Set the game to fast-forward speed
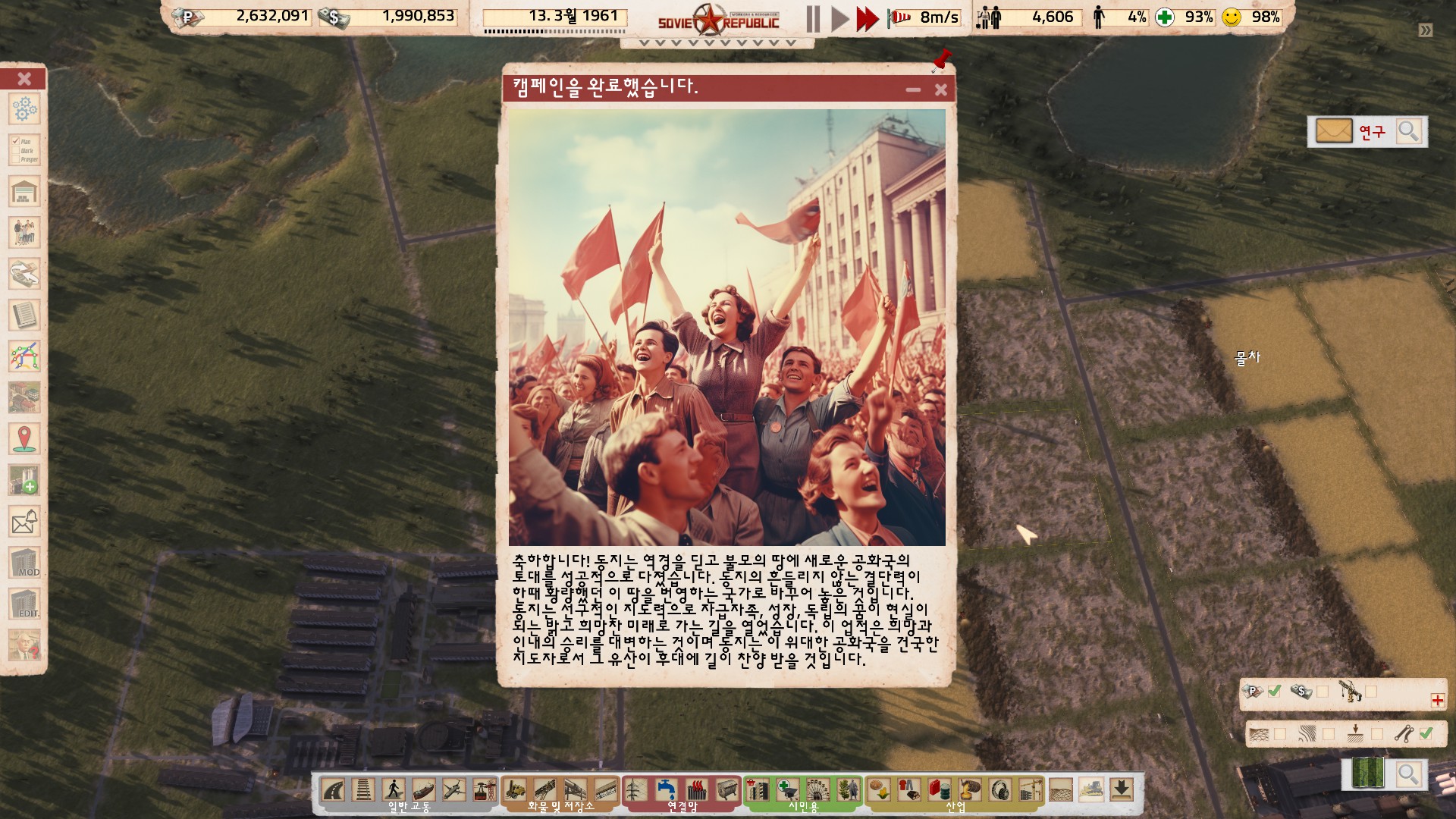The height and width of the screenshot is (819, 1456). tap(867, 18)
